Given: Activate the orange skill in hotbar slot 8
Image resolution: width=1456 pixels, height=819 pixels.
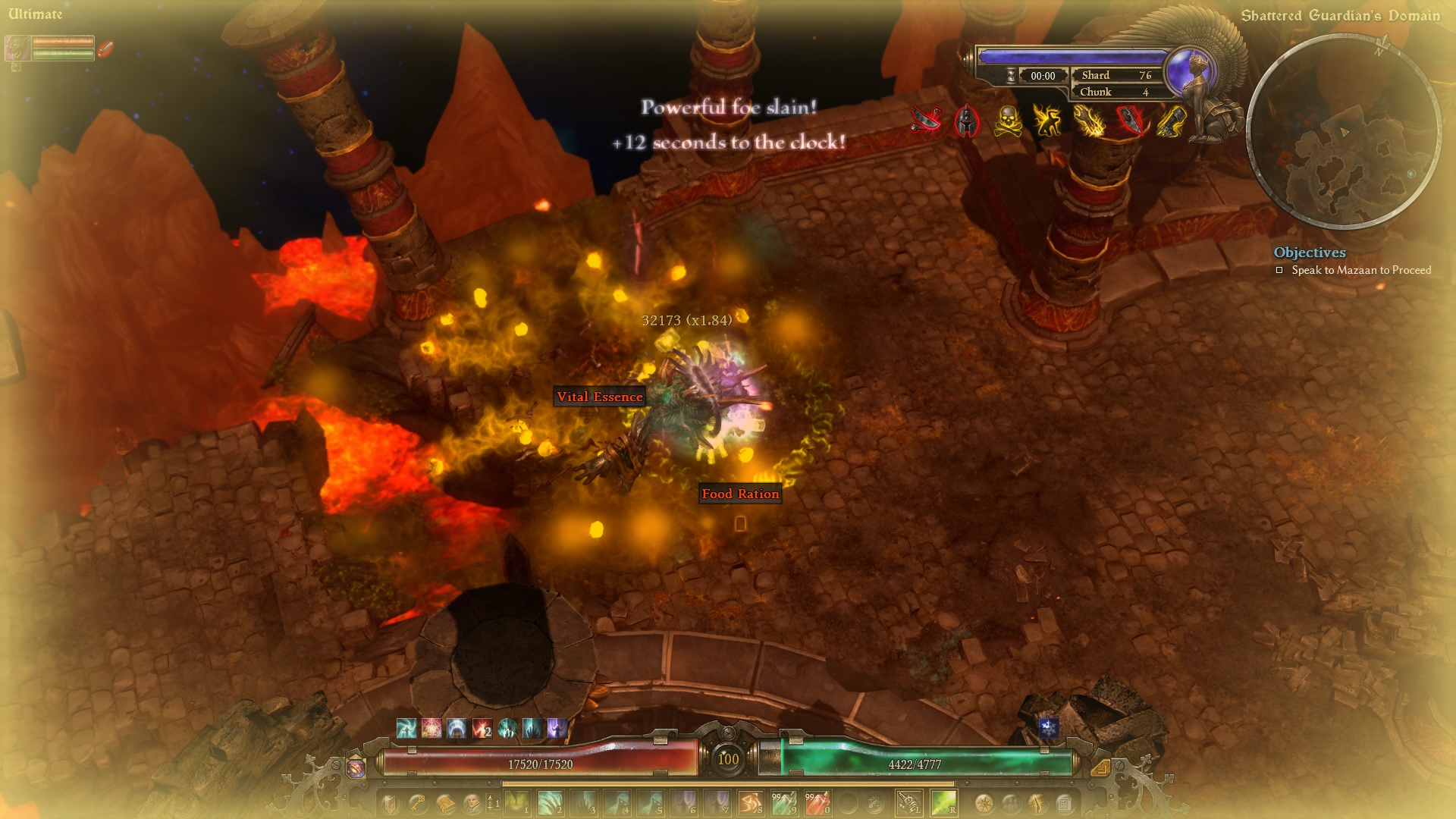Looking at the screenshot, I should coord(750,802).
